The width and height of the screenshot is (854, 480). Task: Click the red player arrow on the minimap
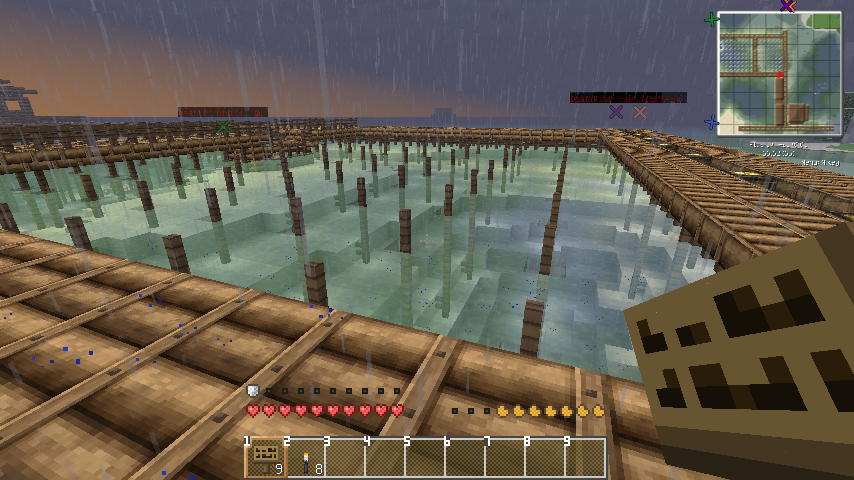coord(780,75)
